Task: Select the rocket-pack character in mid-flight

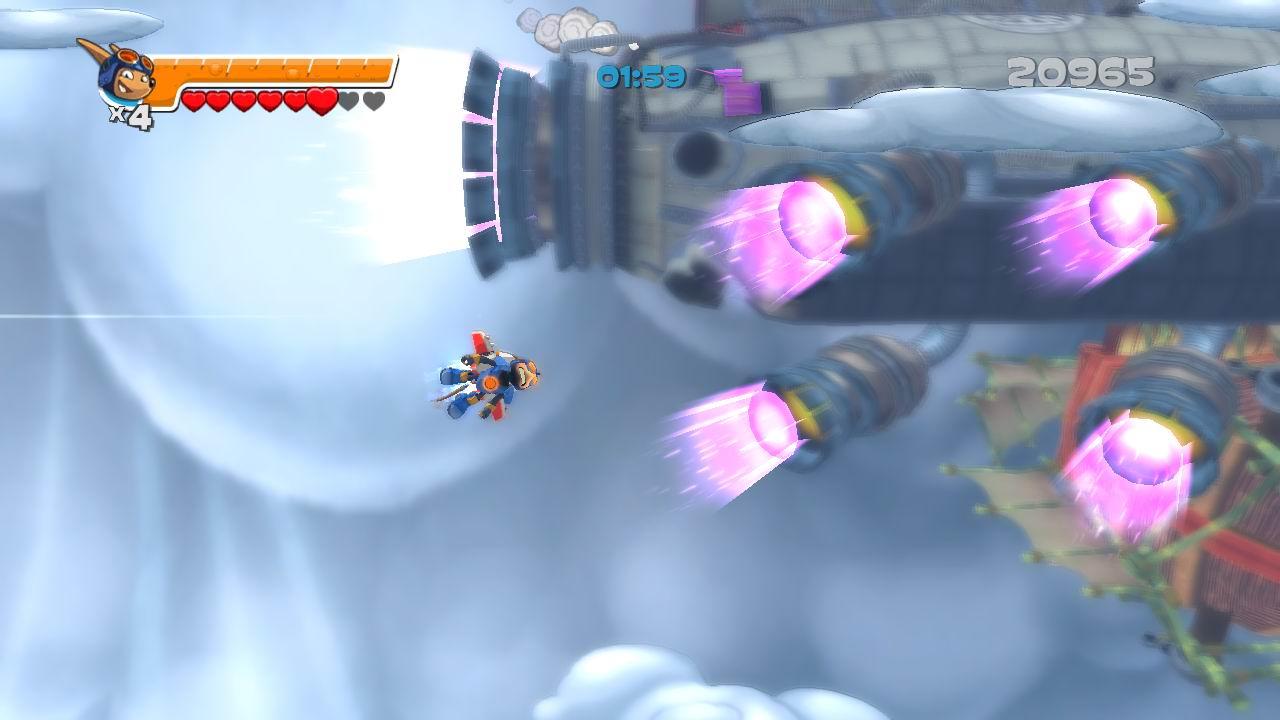Action: pyautogui.click(x=490, y=380)
